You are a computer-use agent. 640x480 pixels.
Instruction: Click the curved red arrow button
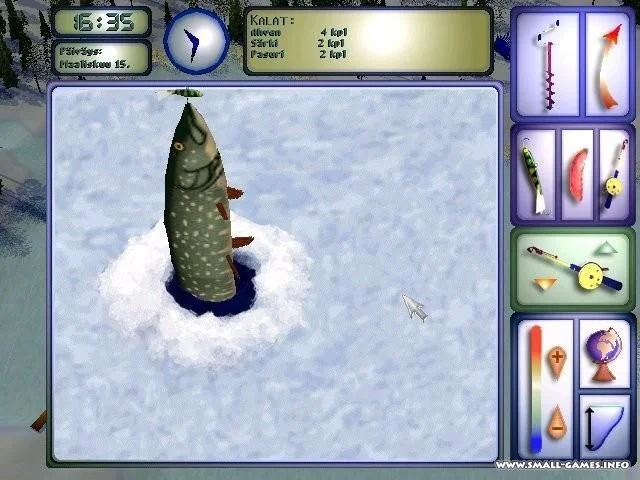pyautogui.click(x=607, y=64)
